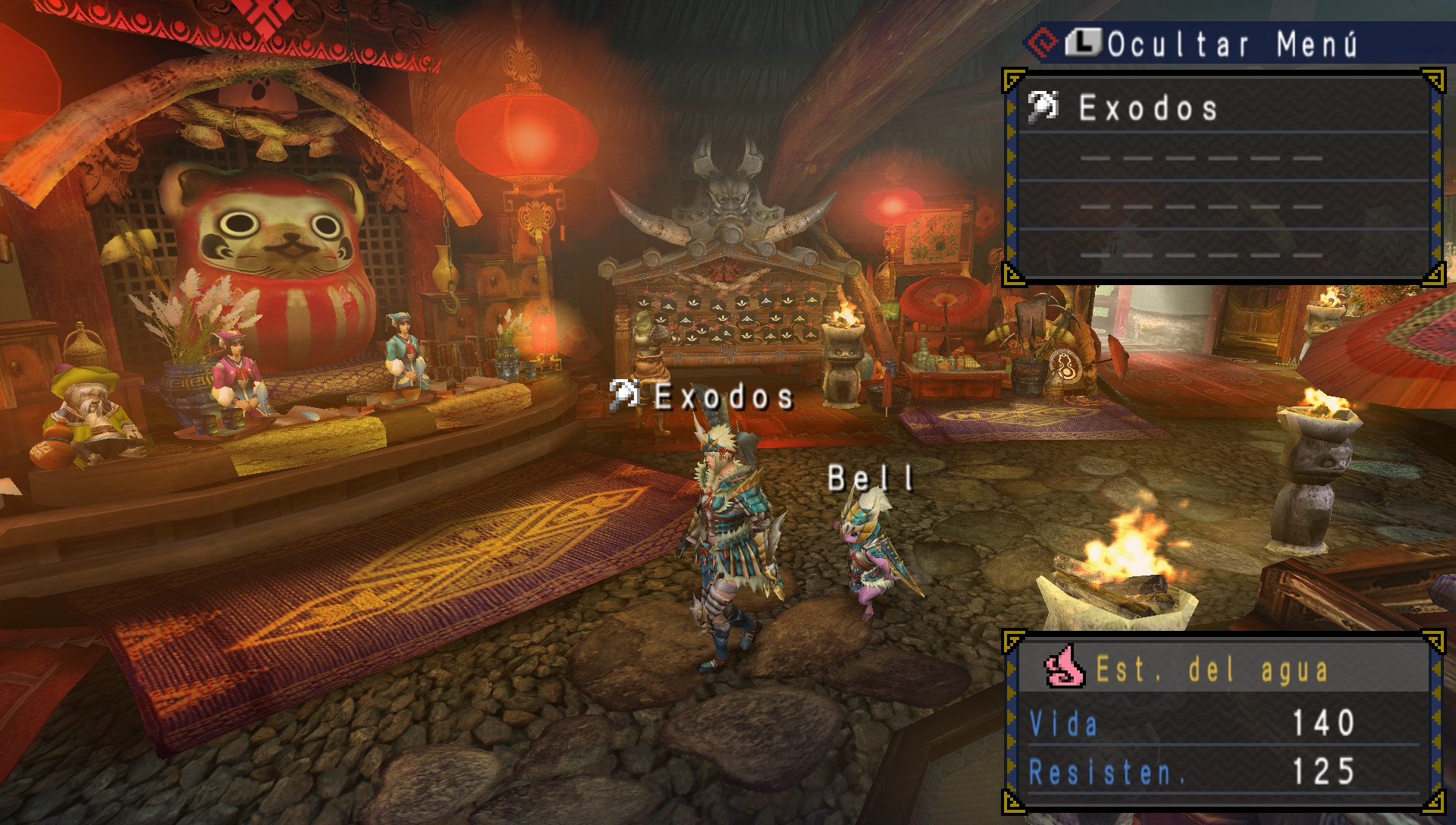The height and width of the screenshot is (825, 1456).
Task: Click the top-right corner ornament of the Exodos panel
Action: point(1436,80)
